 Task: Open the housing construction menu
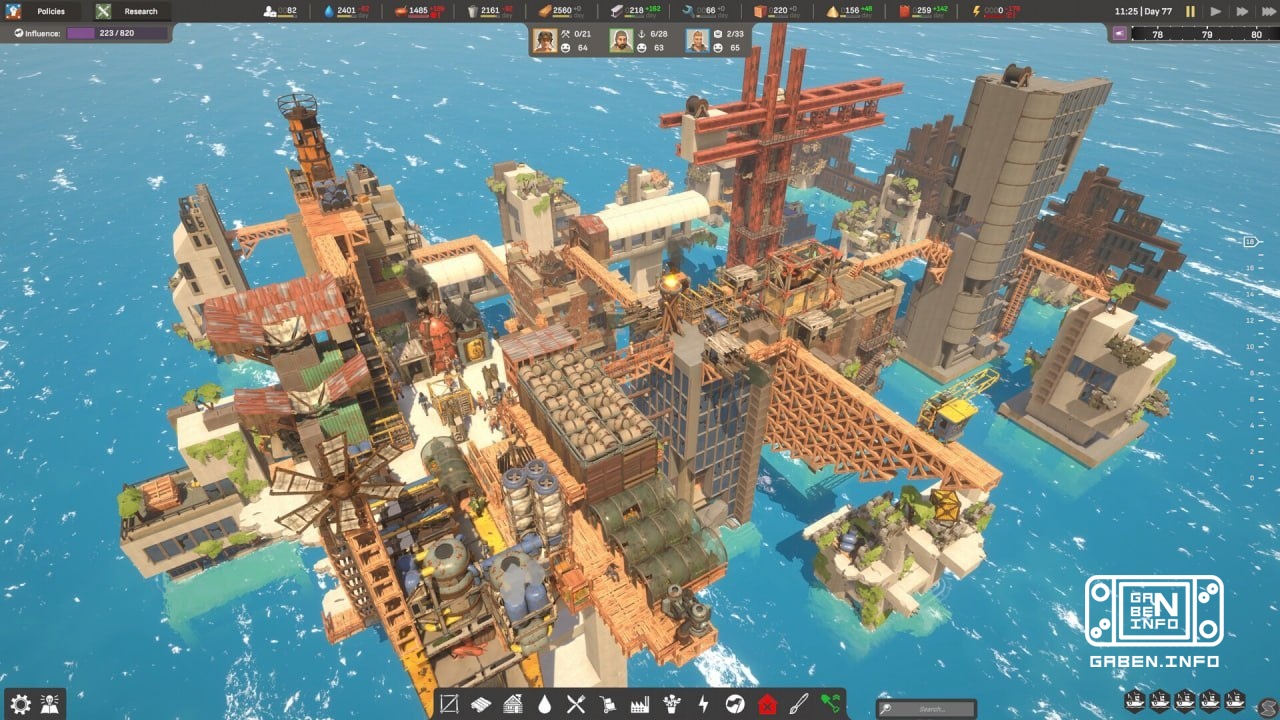(x=511, y=703)
